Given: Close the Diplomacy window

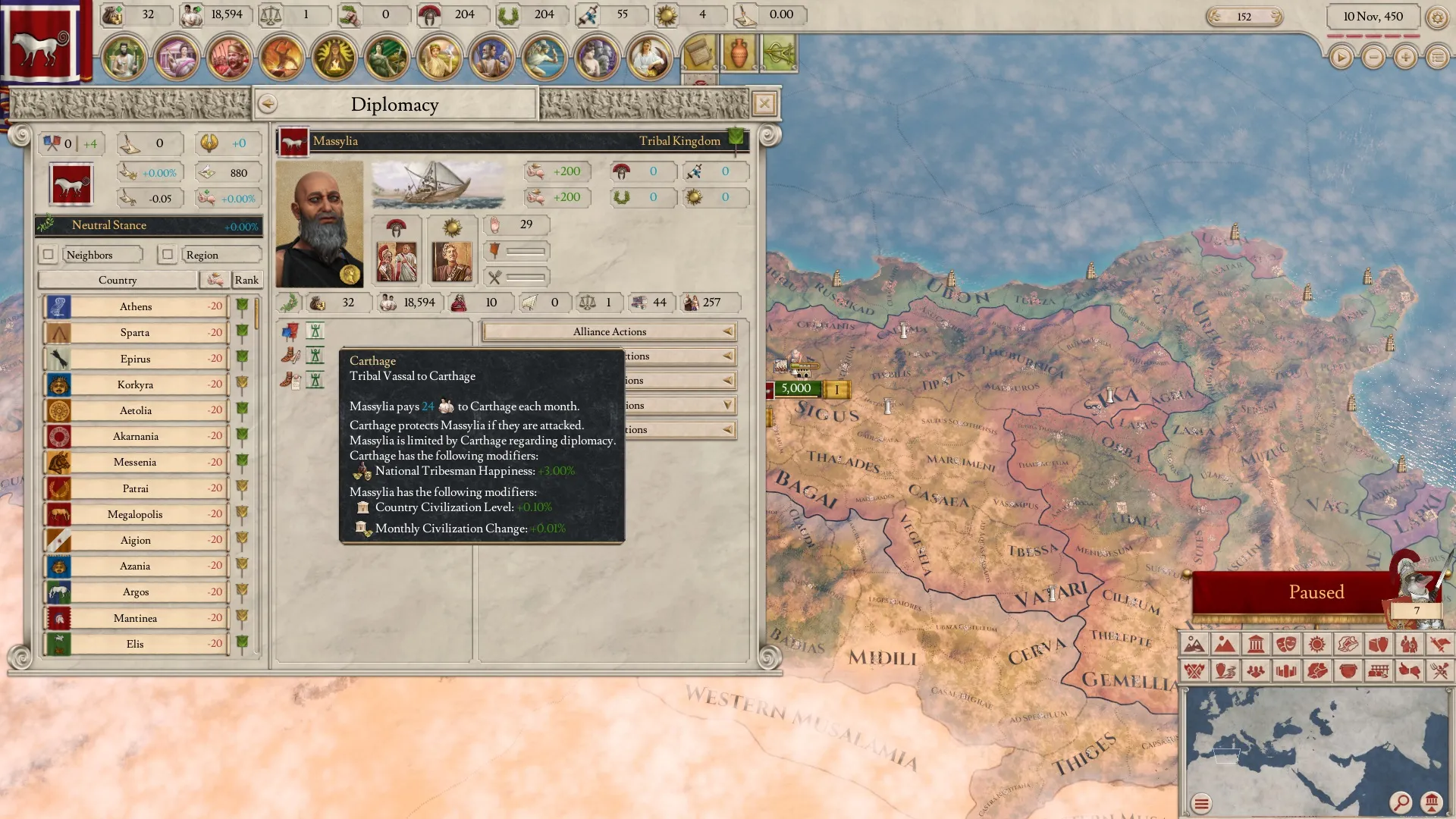Looking at the screenshot, I should pyautogui.click(x=764, y=104).
